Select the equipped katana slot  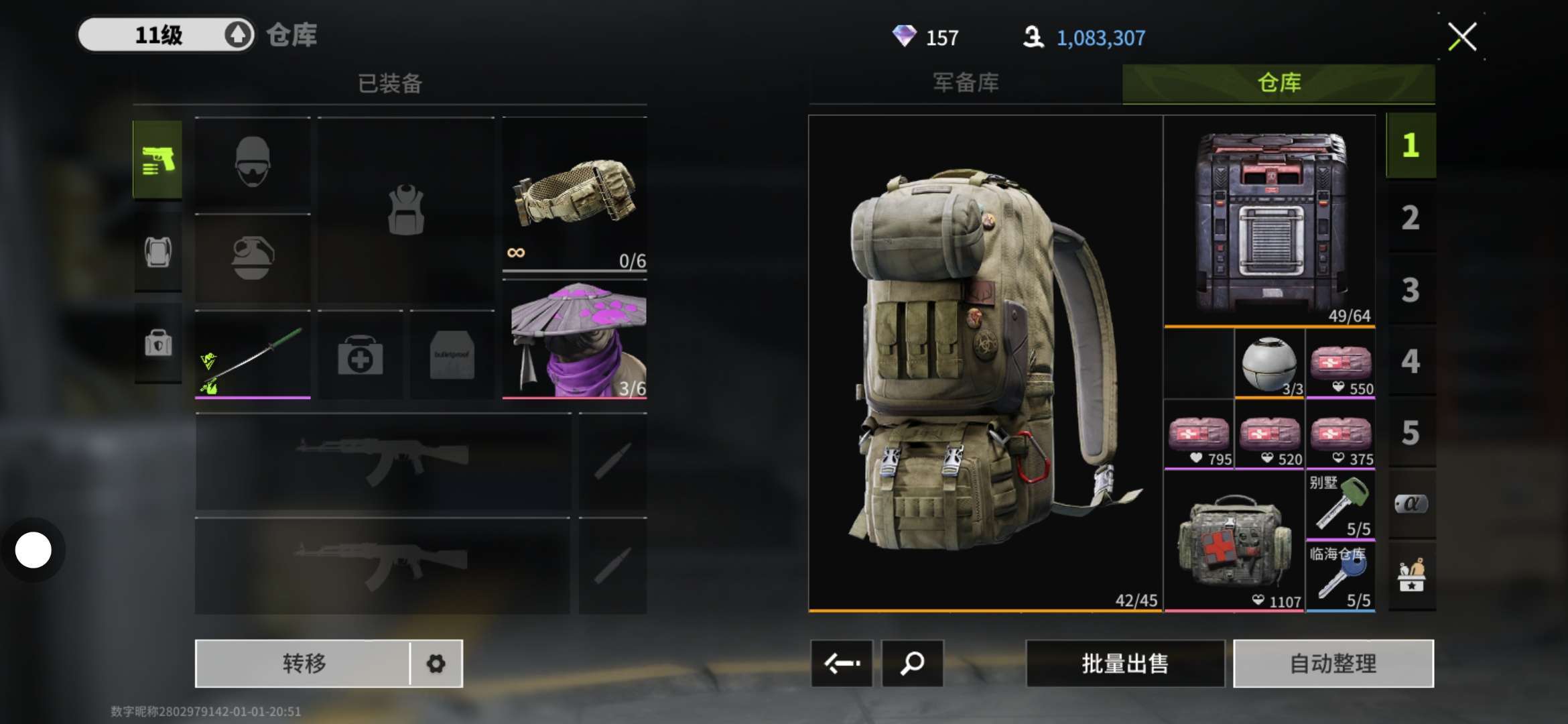tap(253, 355)
